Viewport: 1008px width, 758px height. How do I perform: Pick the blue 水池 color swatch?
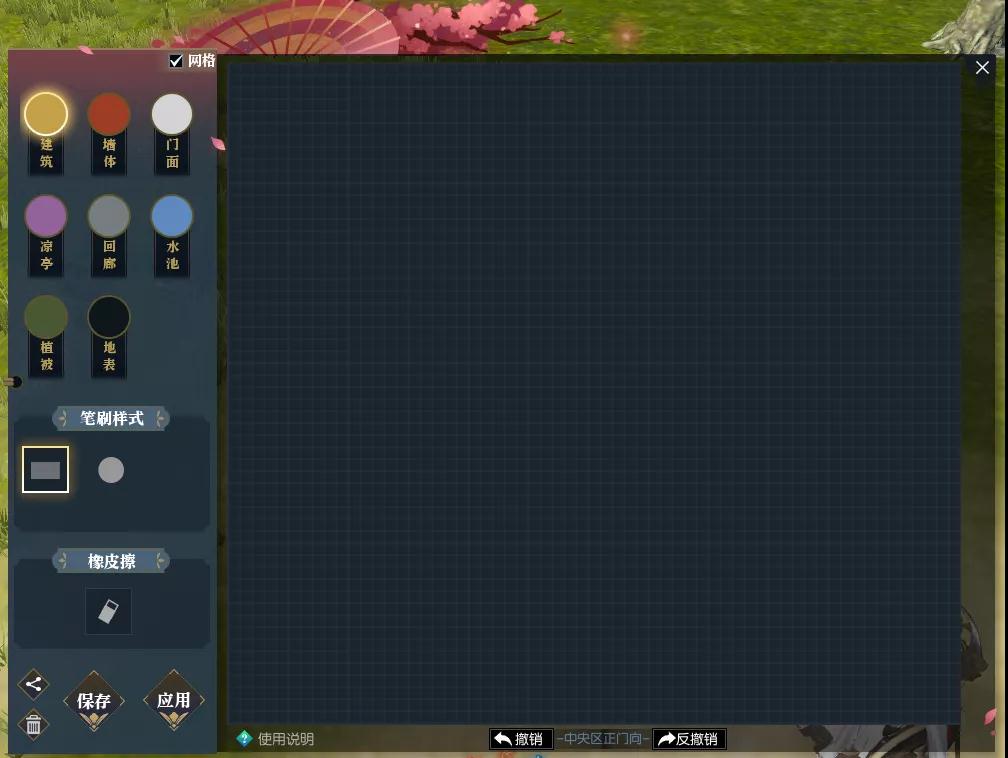coord(172,216)
